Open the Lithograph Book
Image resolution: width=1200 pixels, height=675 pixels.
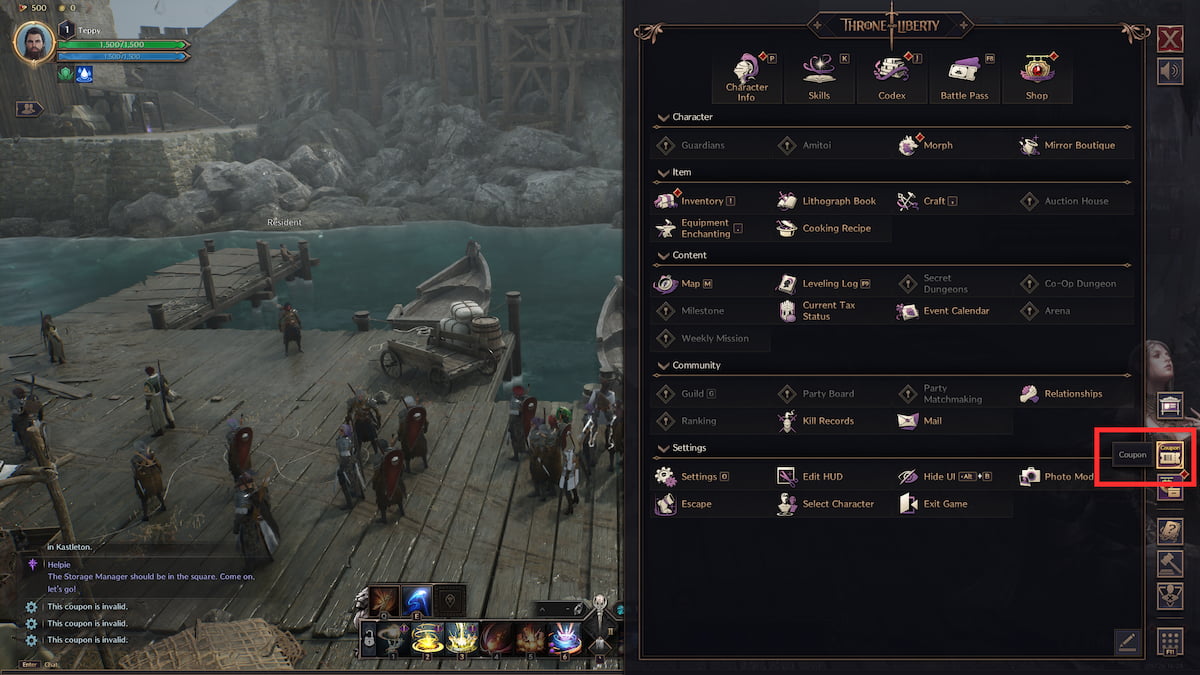coord(828,201)
